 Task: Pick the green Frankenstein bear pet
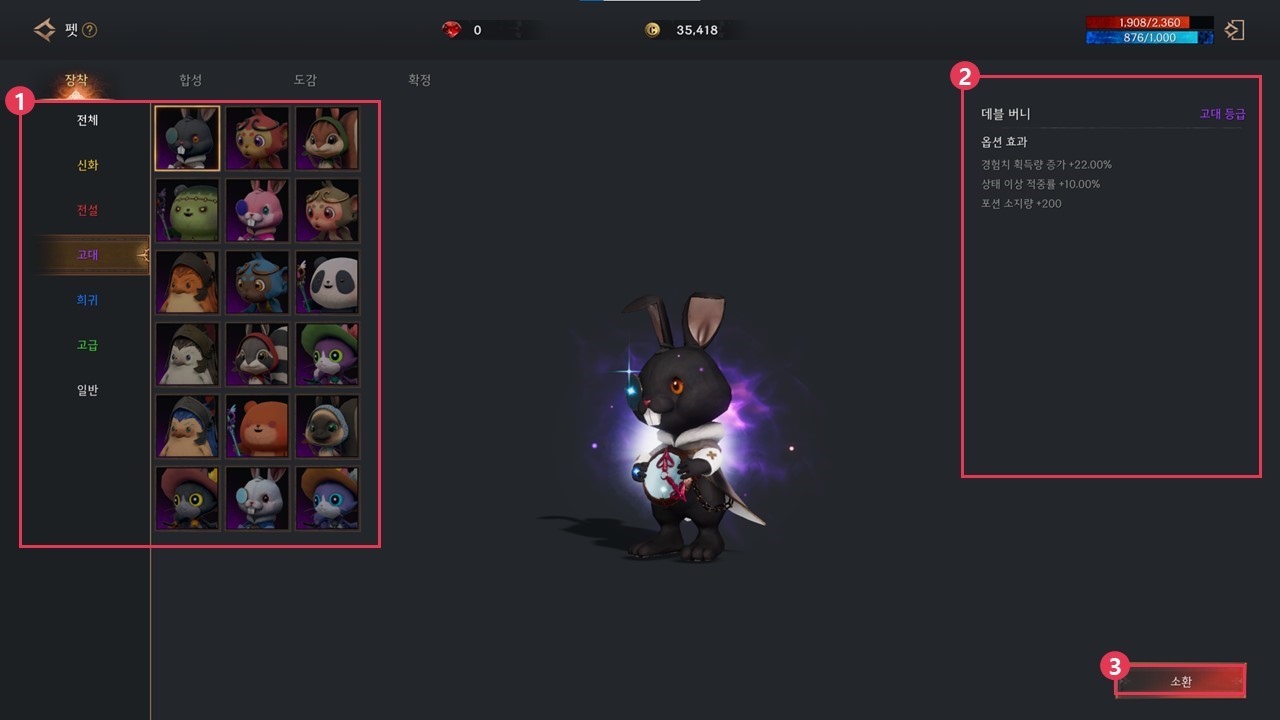(187, 210)
